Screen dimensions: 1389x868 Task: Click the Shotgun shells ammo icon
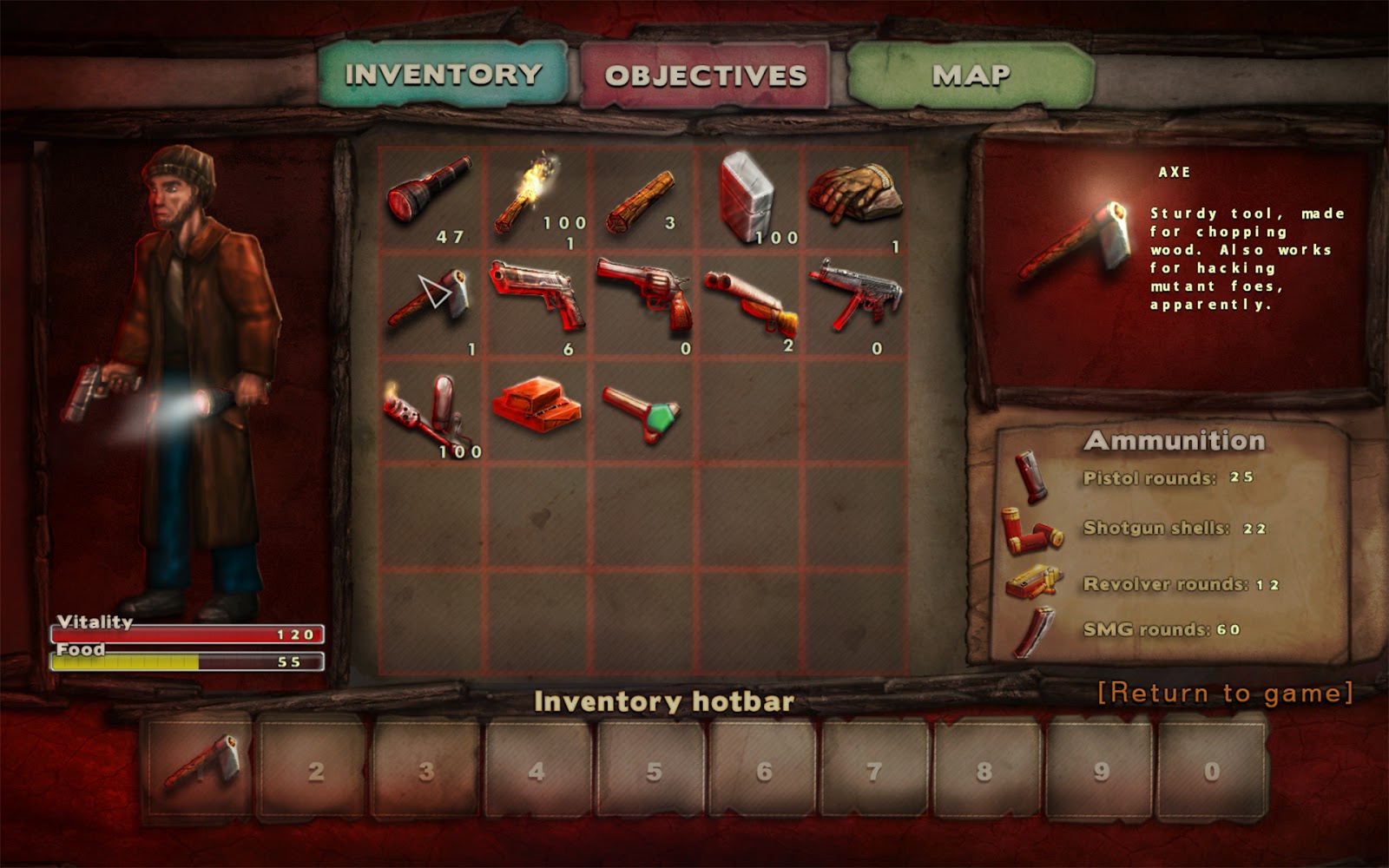(x=1033, y=529)
